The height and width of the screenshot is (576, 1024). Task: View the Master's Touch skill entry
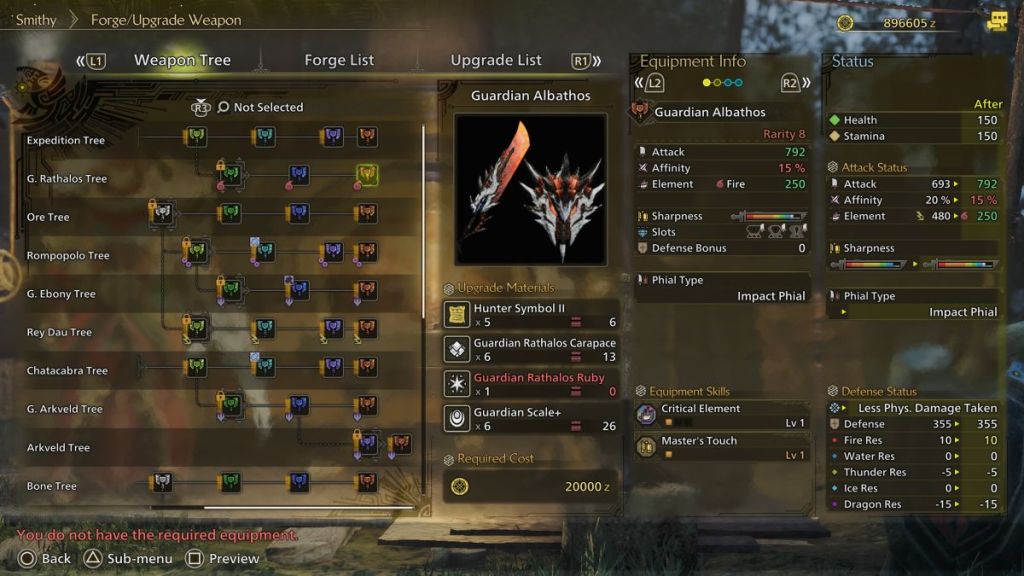(721, 447)
